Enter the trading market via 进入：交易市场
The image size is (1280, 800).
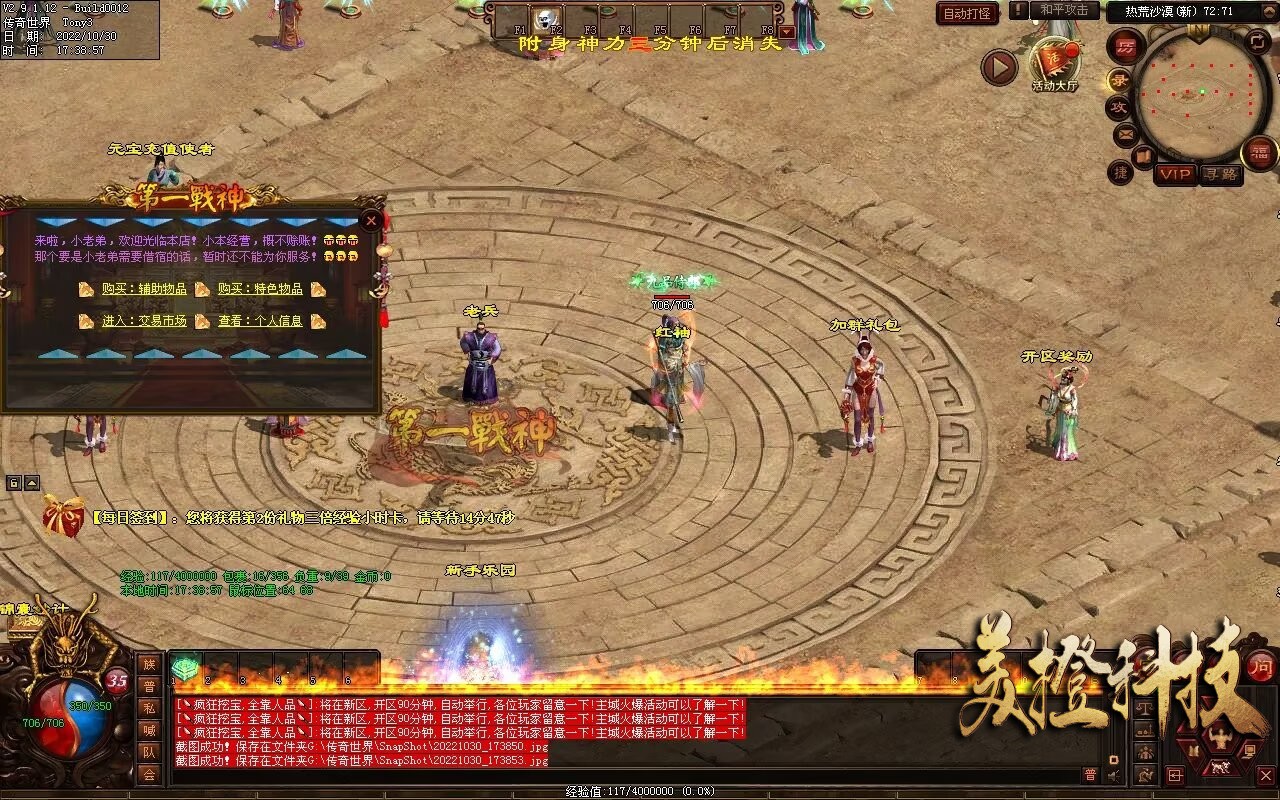[144, 321]
